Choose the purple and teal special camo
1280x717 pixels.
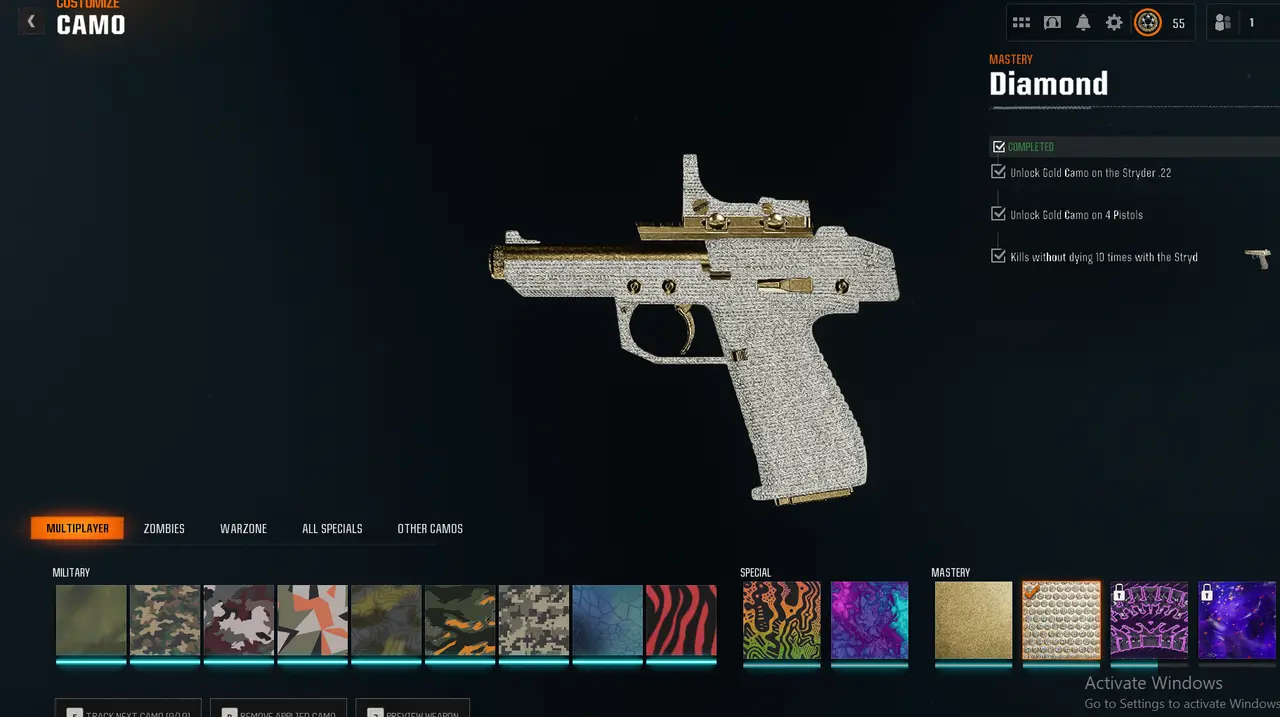point(869,620)
